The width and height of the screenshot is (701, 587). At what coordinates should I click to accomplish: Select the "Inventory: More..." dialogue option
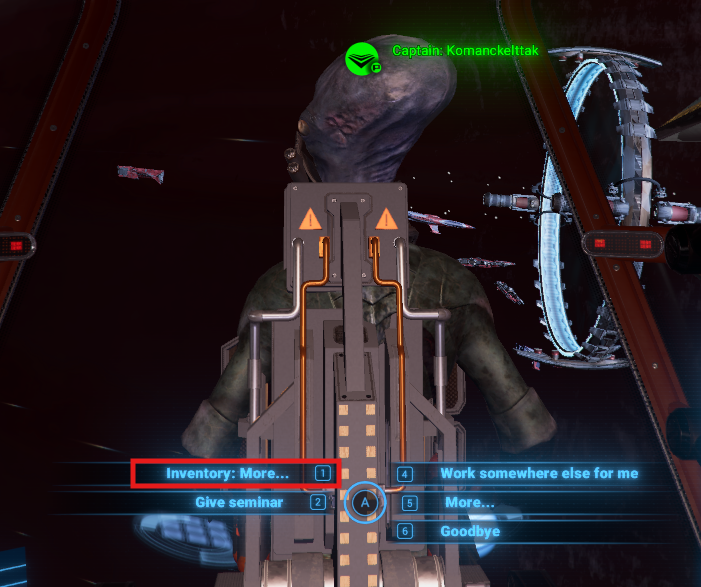[x=228, y=473]
